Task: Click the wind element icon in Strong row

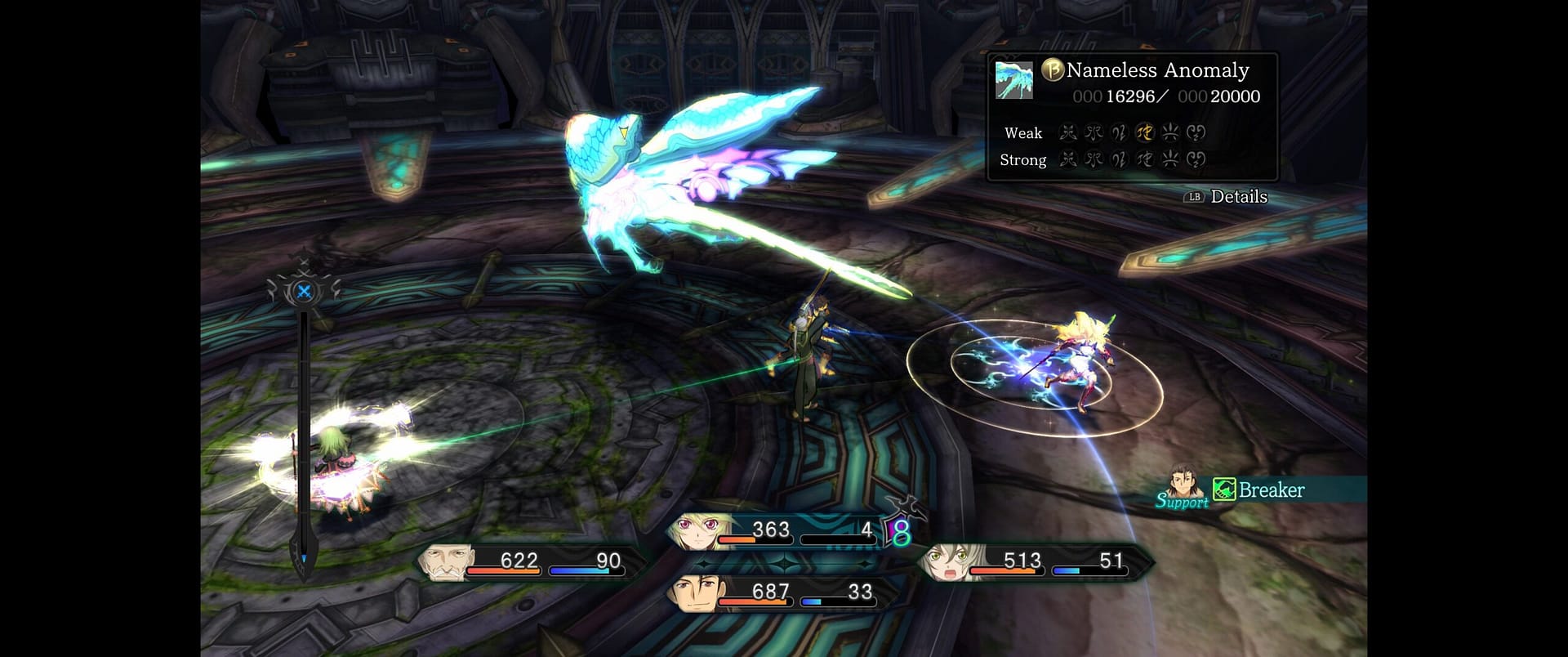Action: pos(1119,159)
